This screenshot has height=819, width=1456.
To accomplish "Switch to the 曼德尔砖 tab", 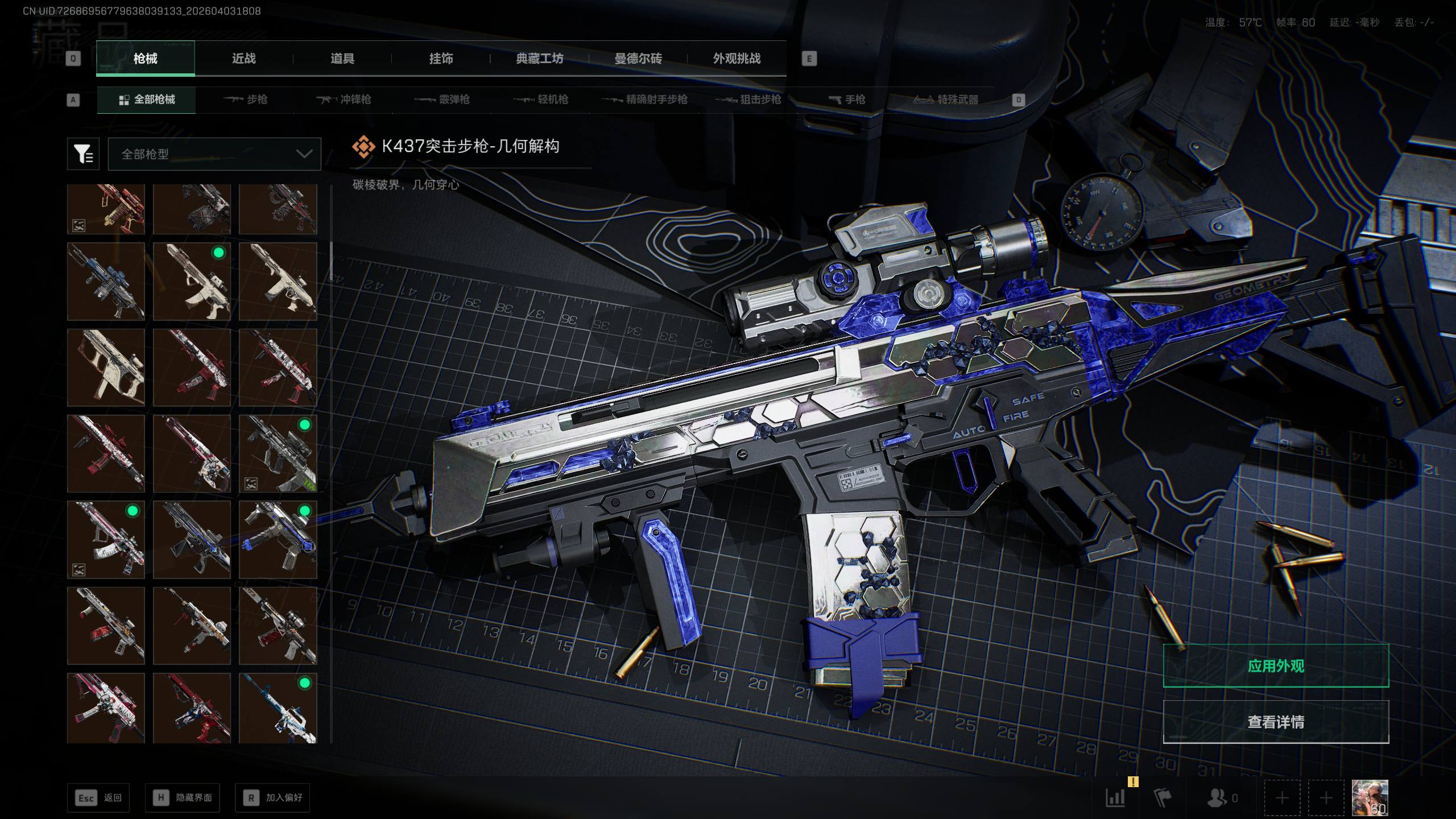I will [638, 59].
